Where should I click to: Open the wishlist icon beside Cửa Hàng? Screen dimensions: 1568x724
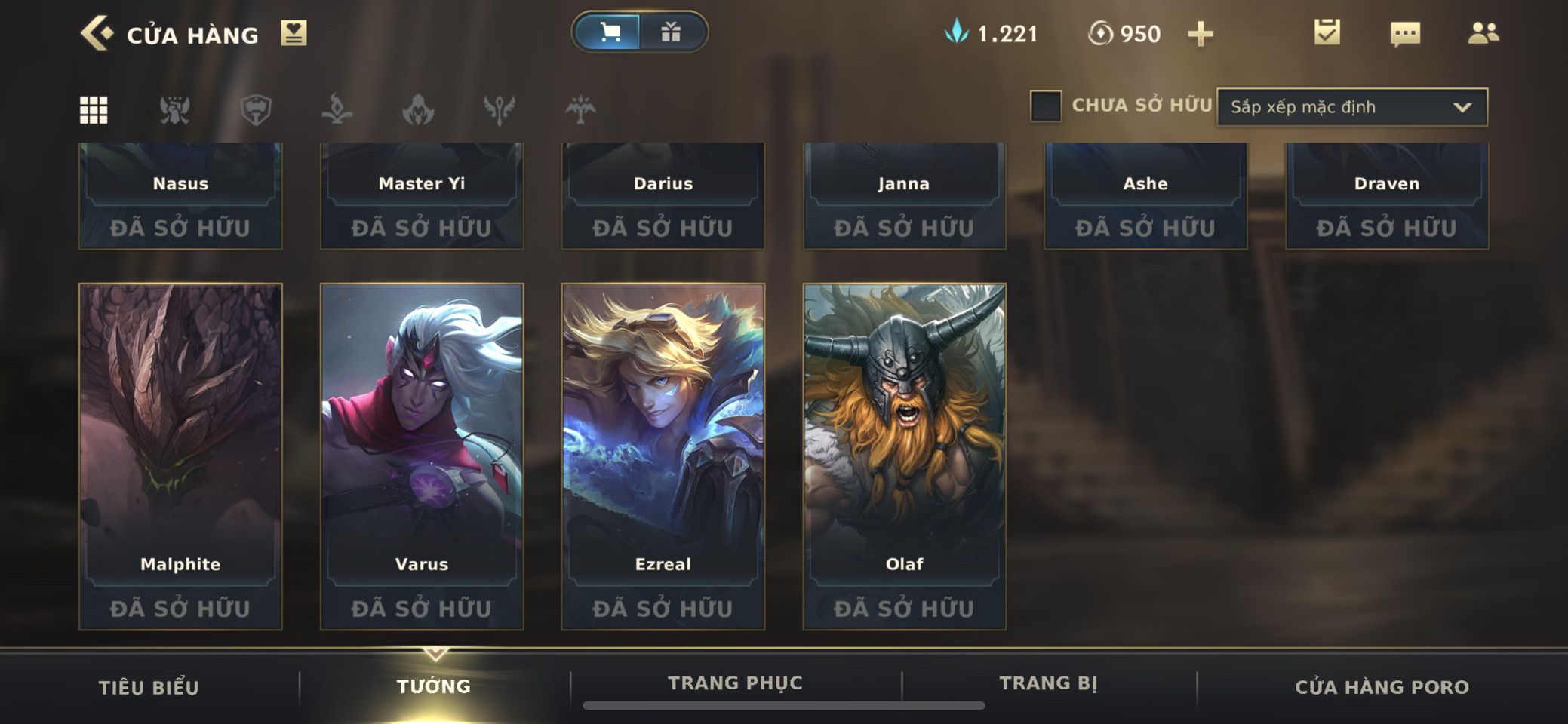coord(294,33)
